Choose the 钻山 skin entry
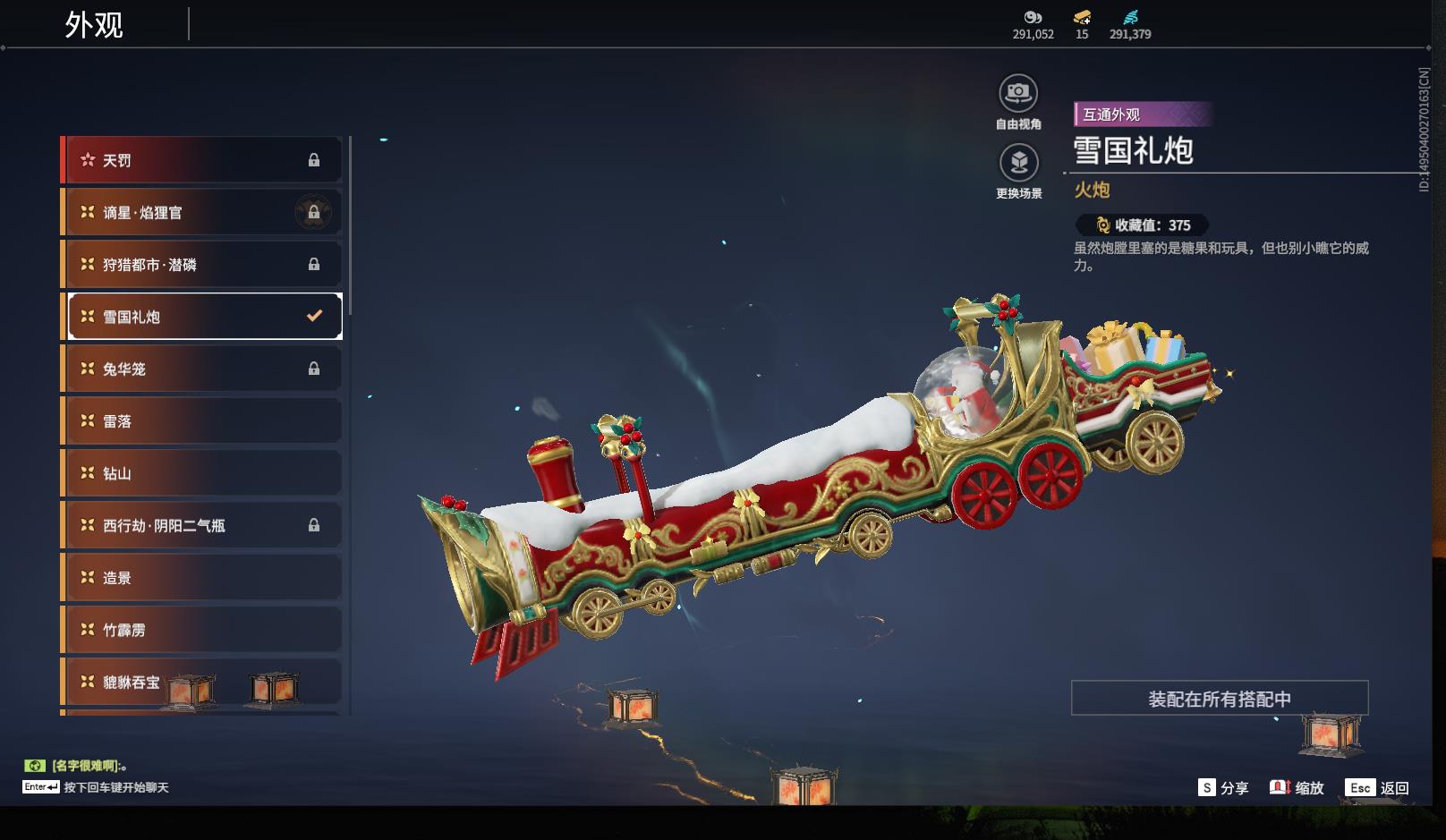Screen dimensions: 1446x840 (x=202, y=473)
